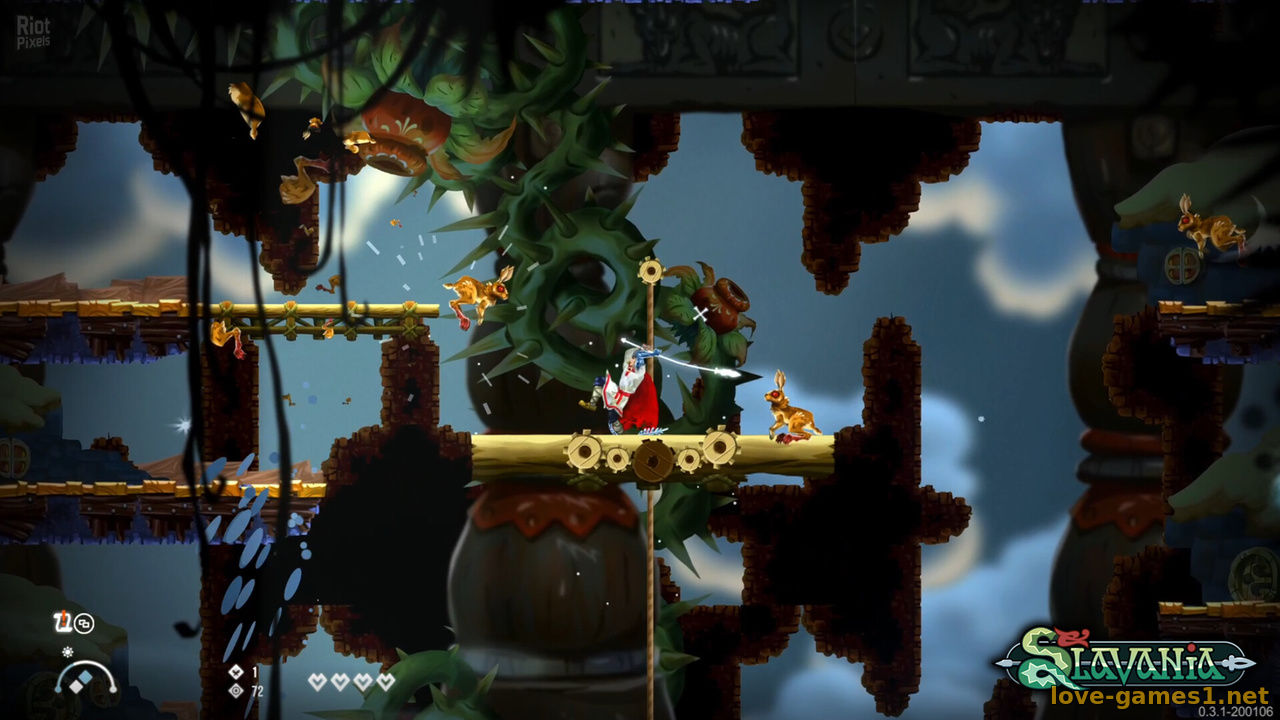
Task: Open the scroll notification with exclamation mark
Action: pyautogui.click(x=60, y=621)
